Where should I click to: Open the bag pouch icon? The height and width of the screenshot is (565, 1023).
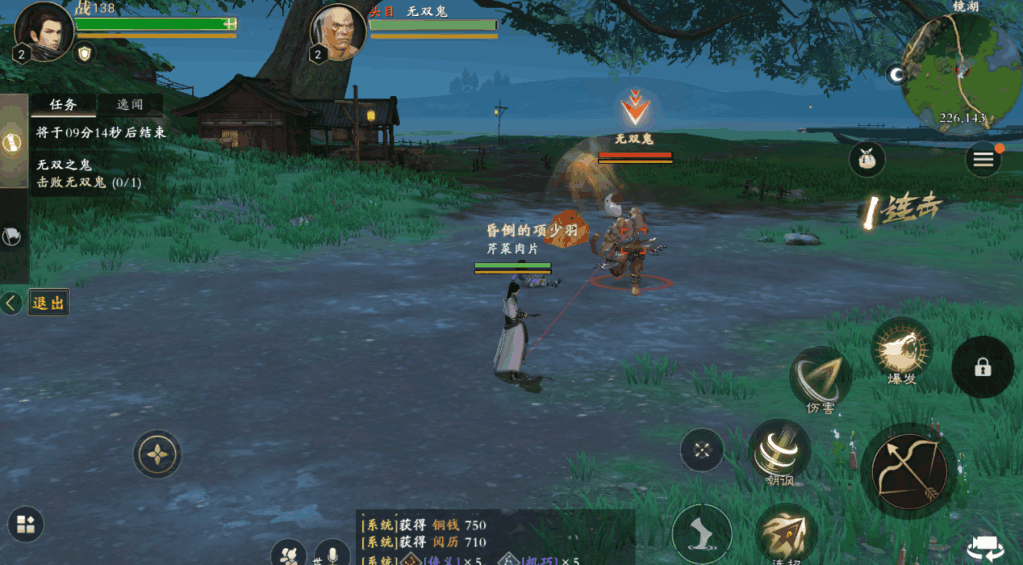pos(867,159)
